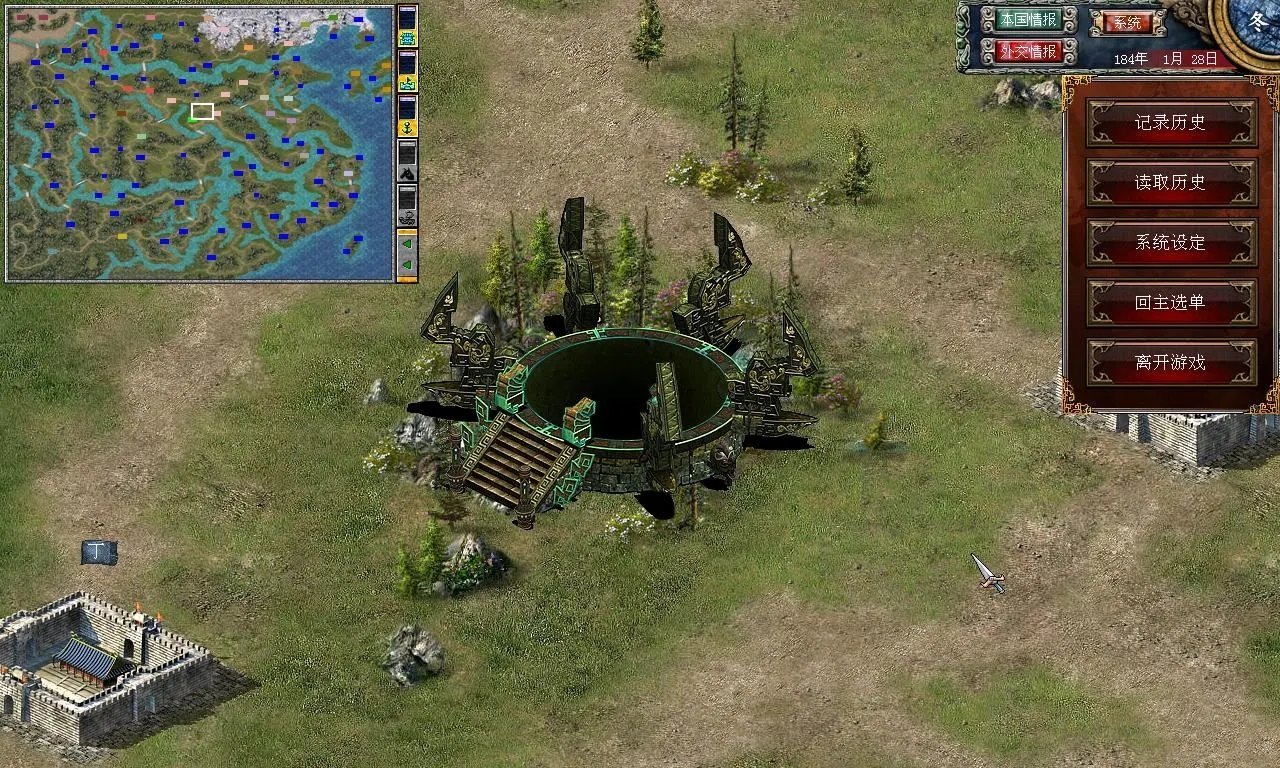Image resolution: width=1280 pixels, height=768 pixels.
Task: Choose 读取历史 to load a game
Action: [x=1171, y=183]
